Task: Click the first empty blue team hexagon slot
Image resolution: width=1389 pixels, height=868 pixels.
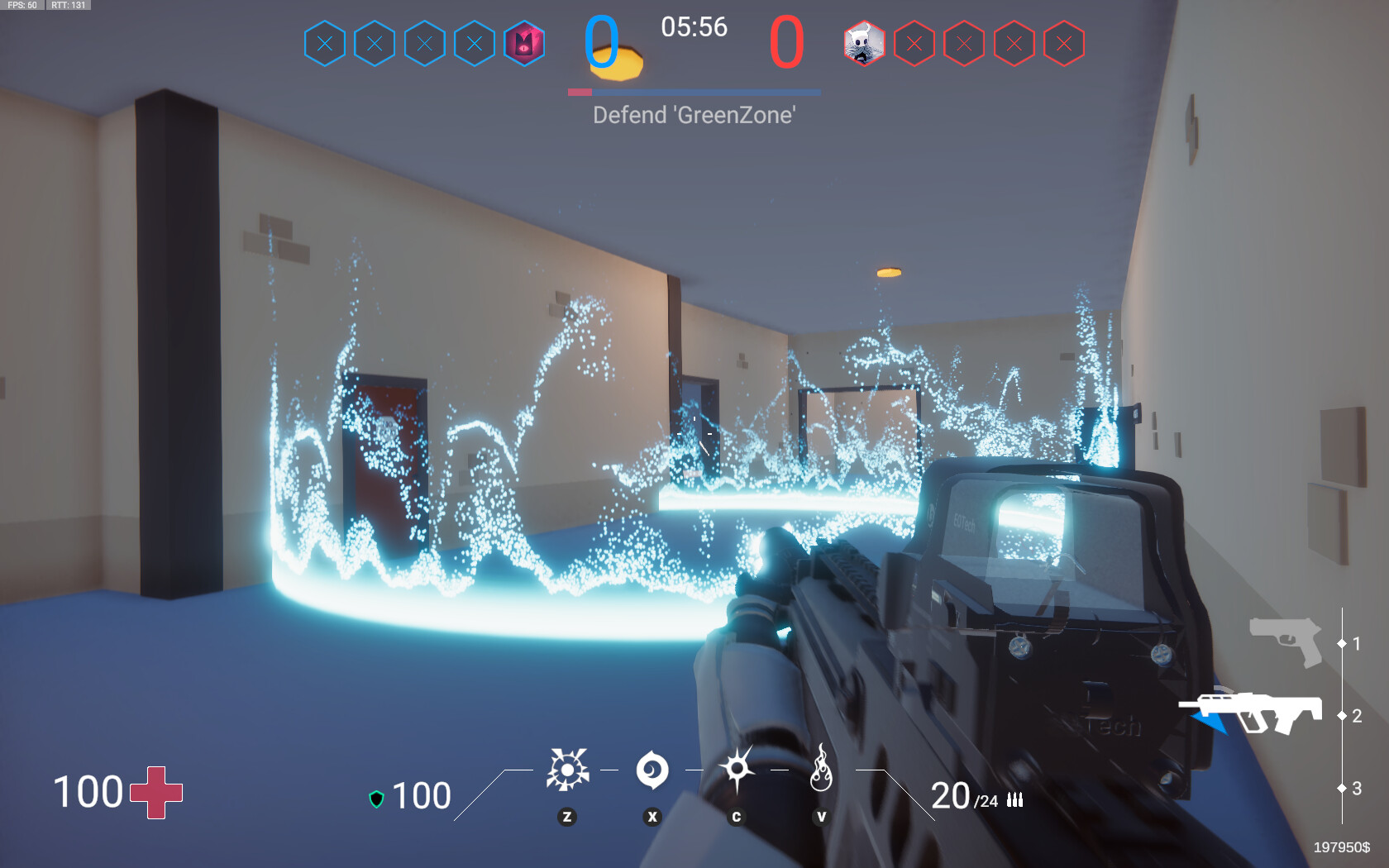Action: [x=326, y=43]
